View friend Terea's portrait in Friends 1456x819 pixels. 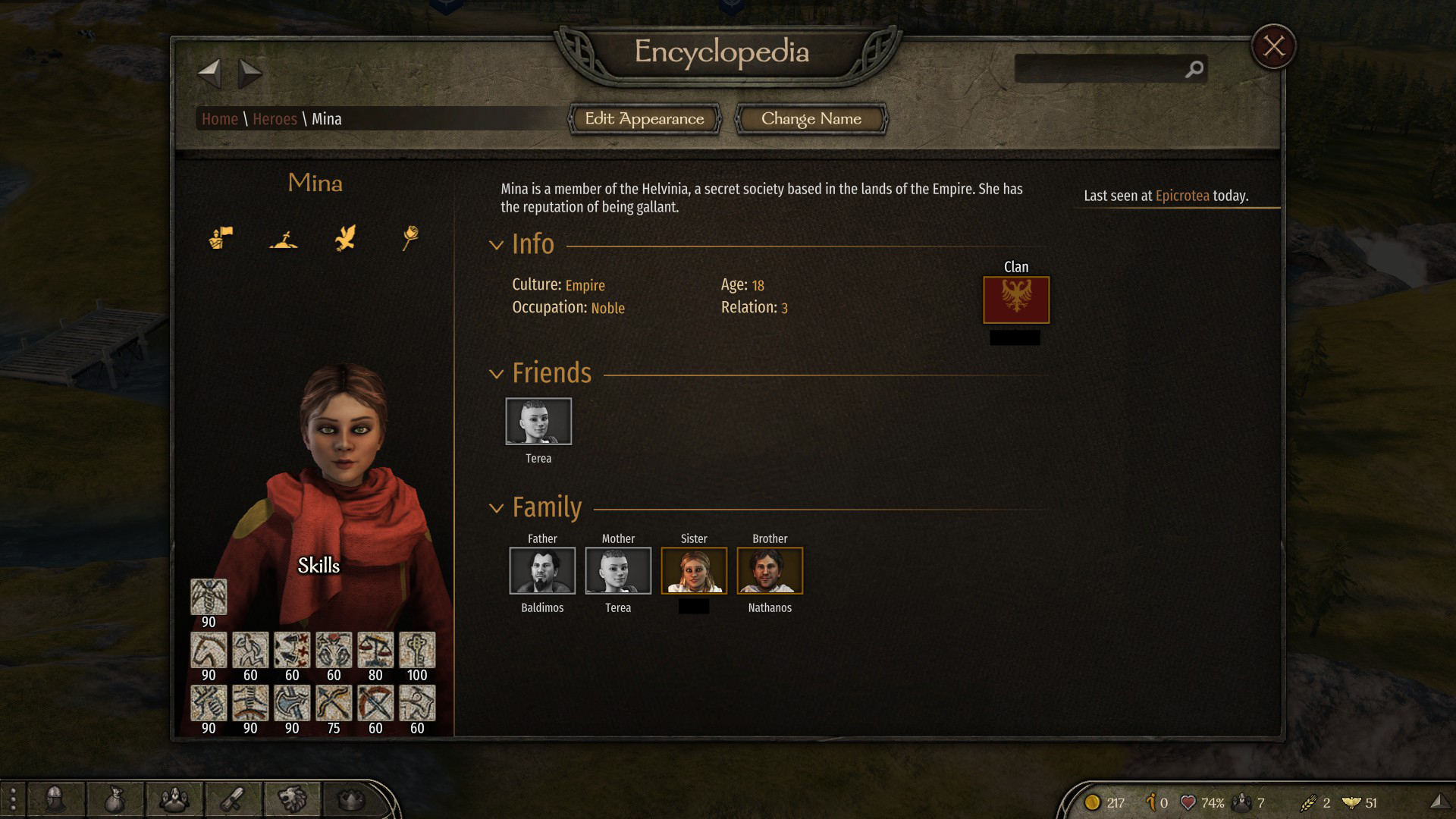538,421
